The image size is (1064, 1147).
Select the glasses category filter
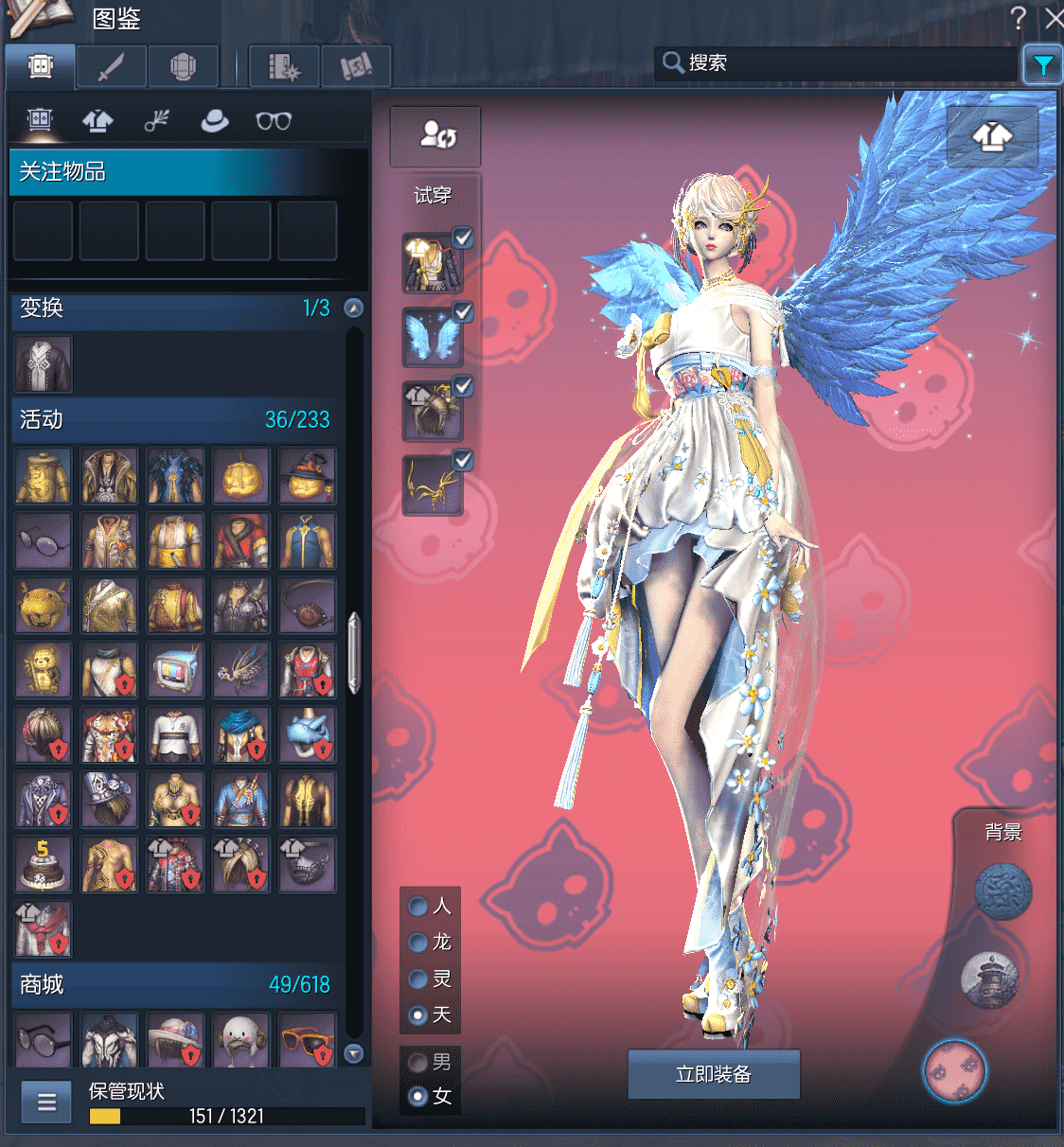coord(274,121)
